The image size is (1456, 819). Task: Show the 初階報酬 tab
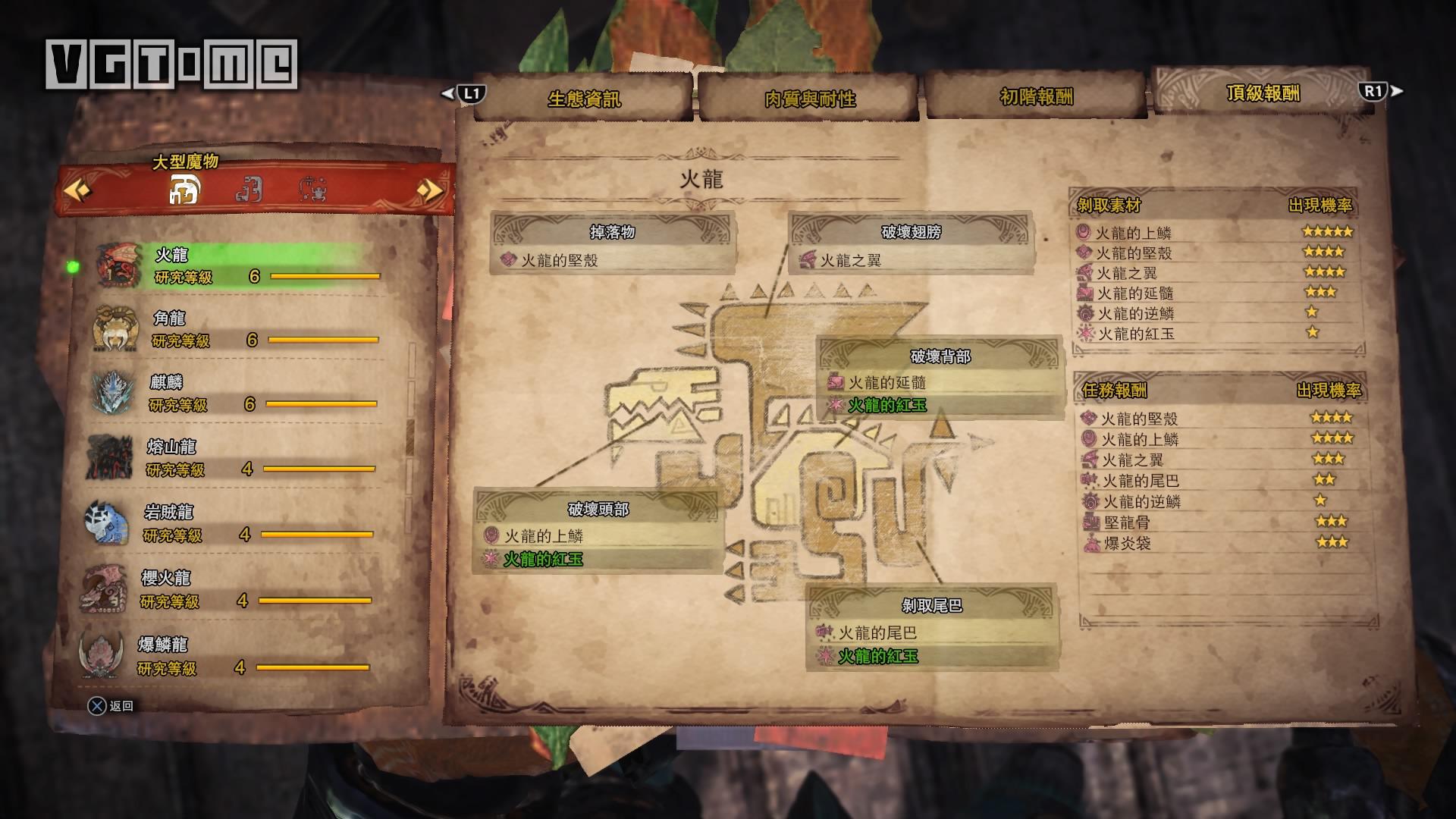(x=1036, y=96)
